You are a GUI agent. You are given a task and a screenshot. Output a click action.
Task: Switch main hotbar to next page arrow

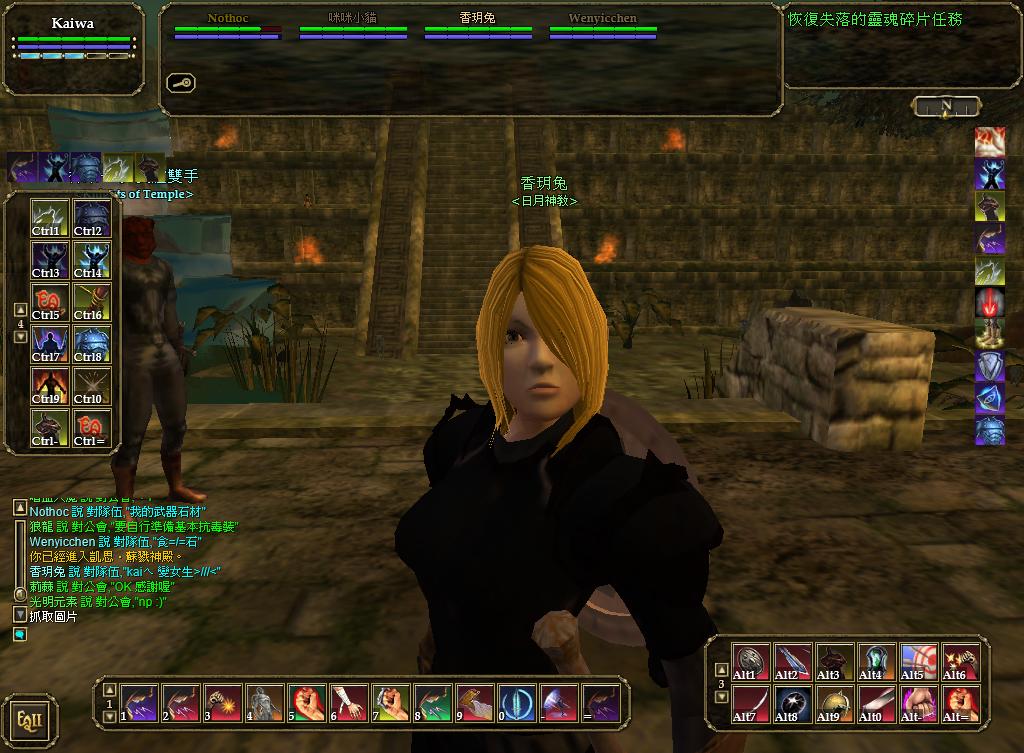click(110, 716)
